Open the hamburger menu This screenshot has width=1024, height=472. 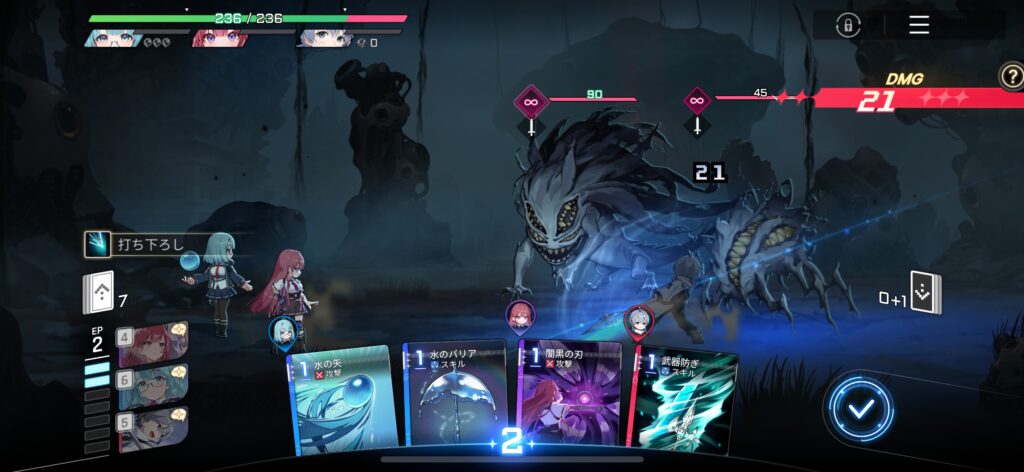click(919, 25)
